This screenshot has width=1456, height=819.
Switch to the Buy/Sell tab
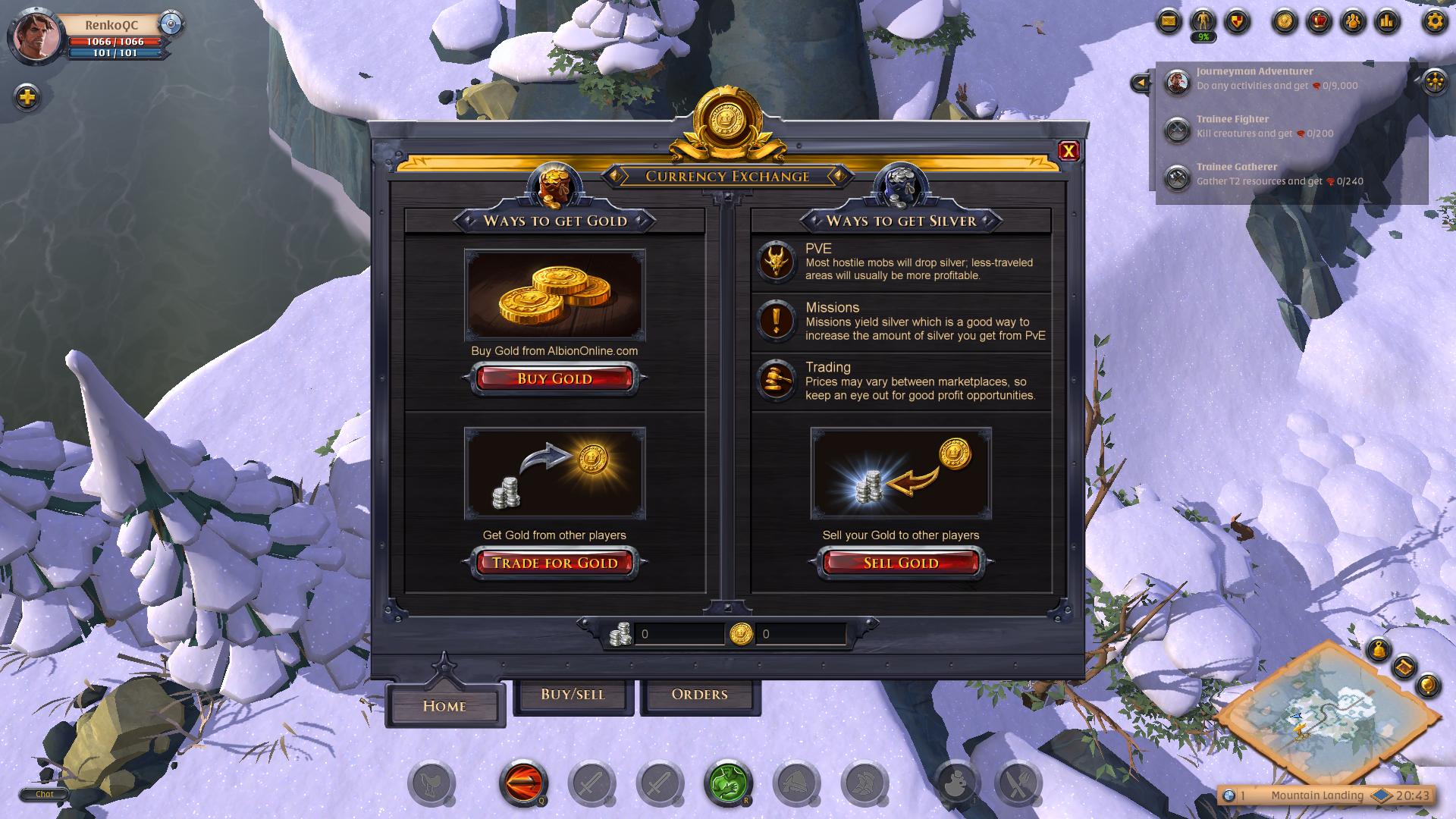pyautogui.click(x=573, y=695)
